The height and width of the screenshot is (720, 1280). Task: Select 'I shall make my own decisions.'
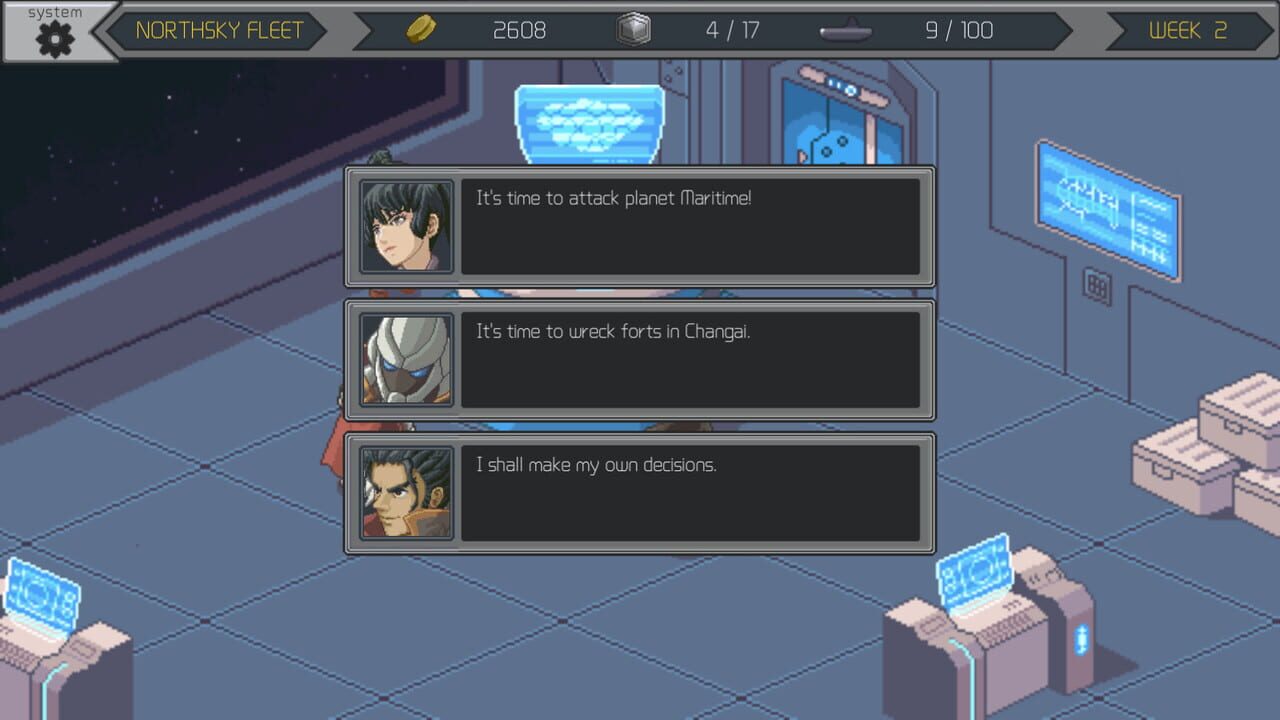point(690,493)
